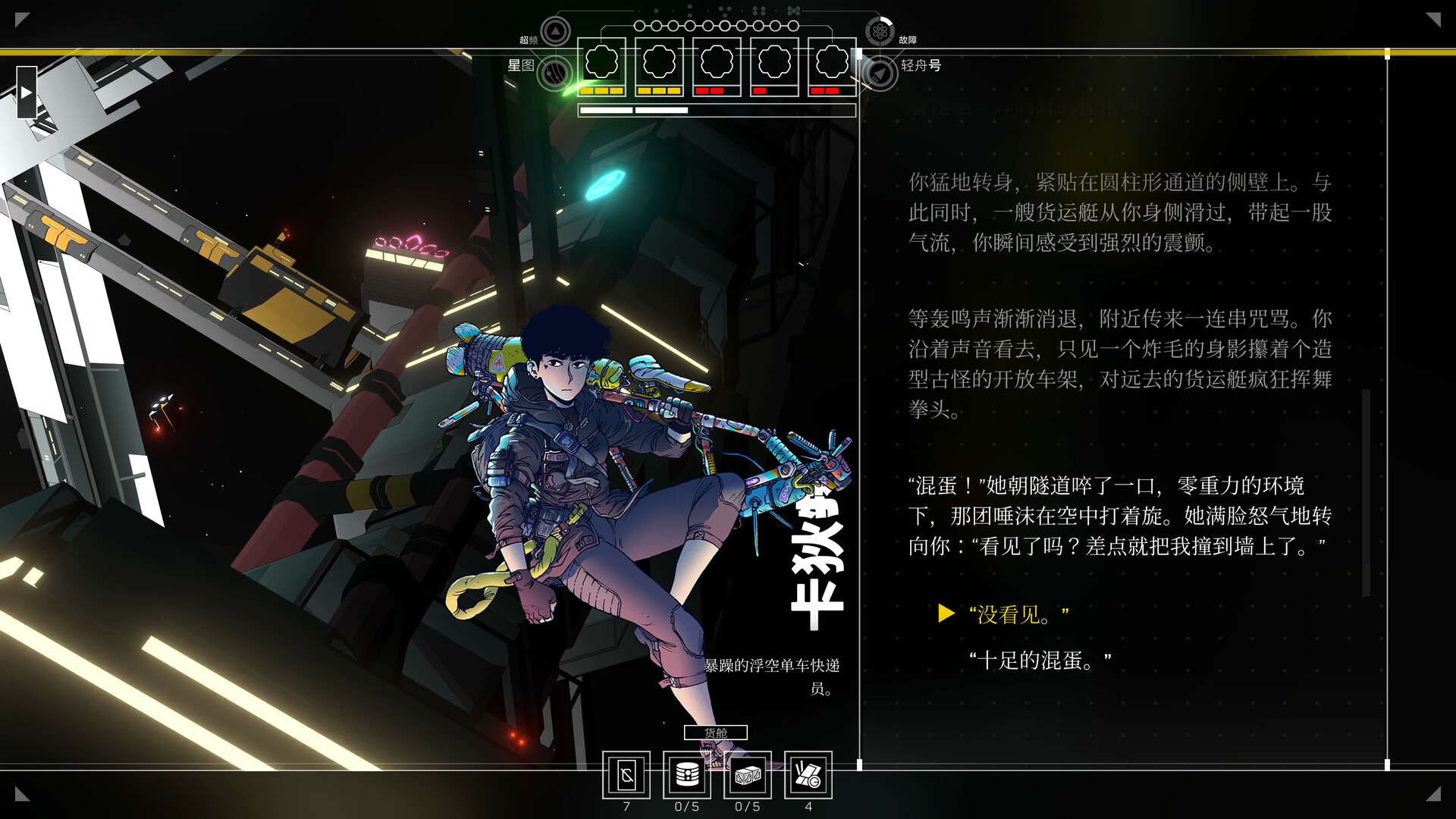The height and width of the screenshot is (819, 1456).
Task: Open the 货舱 (cargo hold) tab label
Action: (716, 733)
